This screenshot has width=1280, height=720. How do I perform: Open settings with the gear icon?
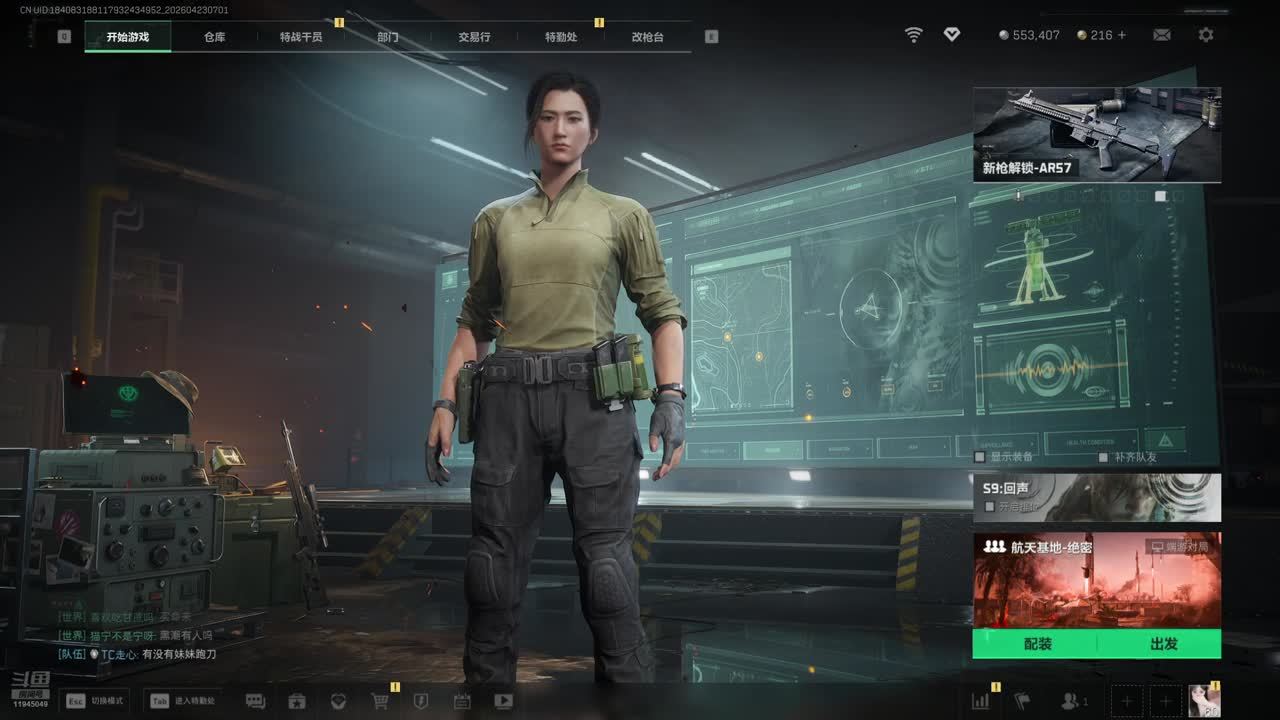1206,35
